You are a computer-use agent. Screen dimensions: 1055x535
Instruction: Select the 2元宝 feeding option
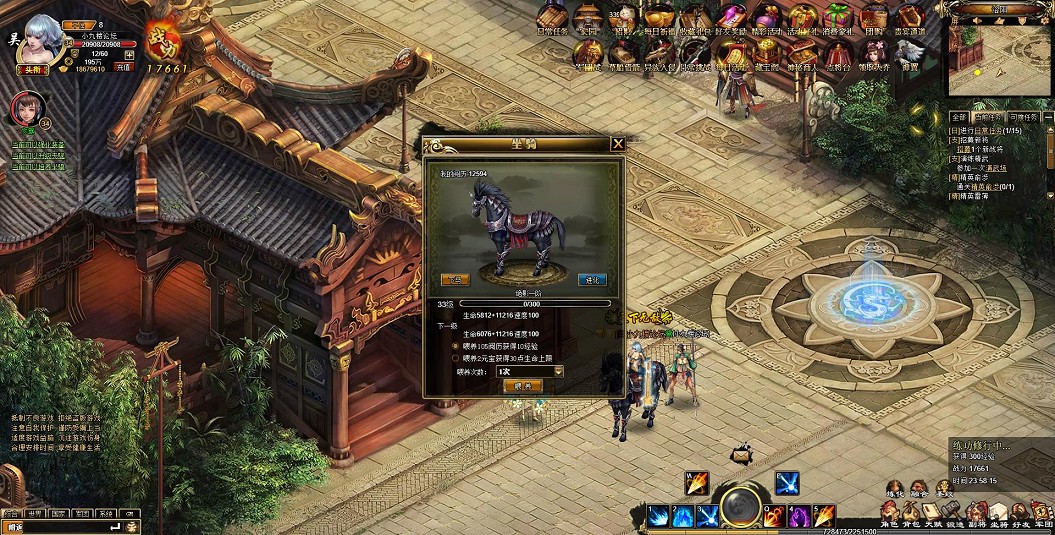coord(456,357)
